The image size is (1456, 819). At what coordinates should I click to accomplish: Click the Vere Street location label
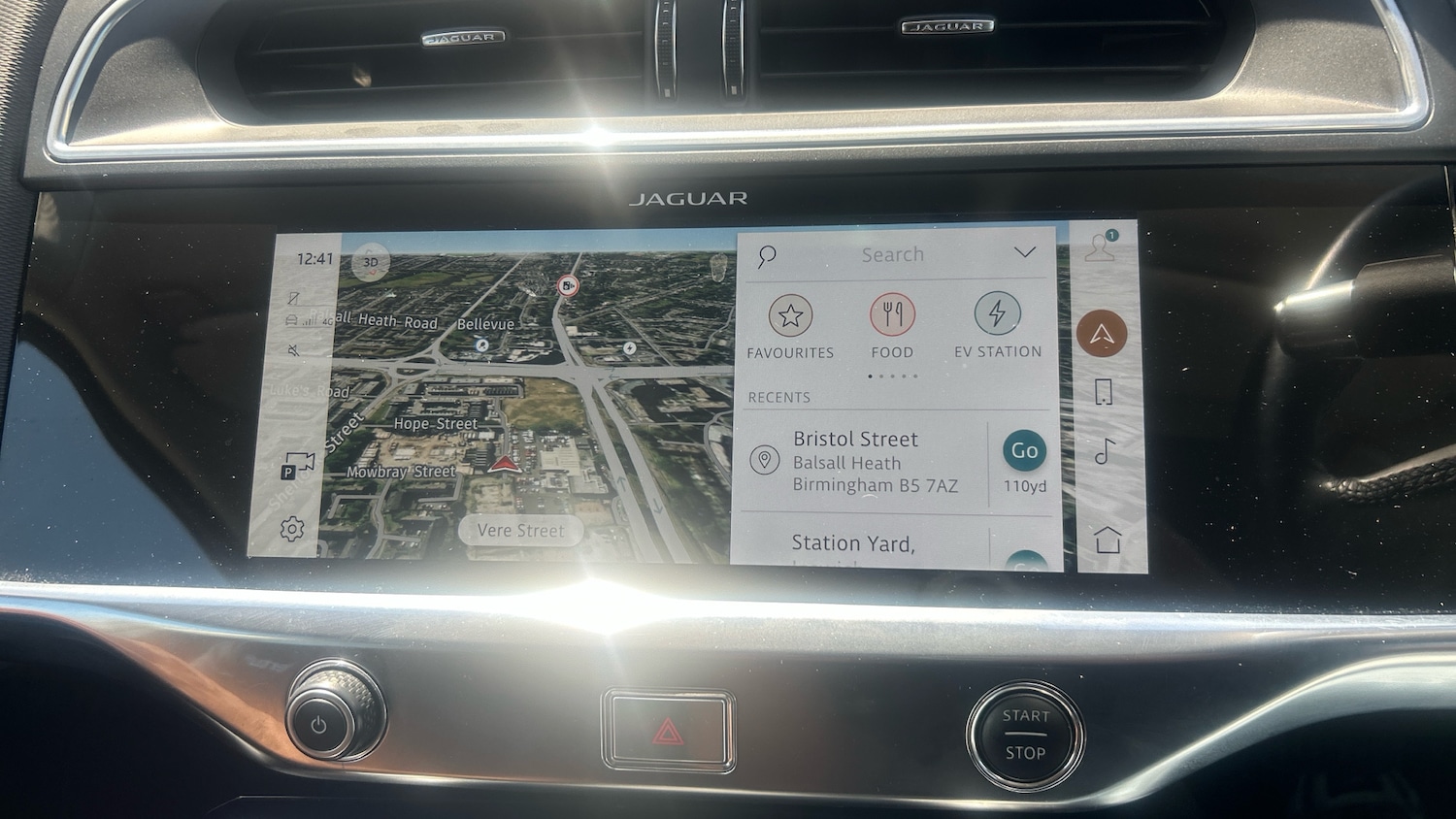tap(520, 531)
